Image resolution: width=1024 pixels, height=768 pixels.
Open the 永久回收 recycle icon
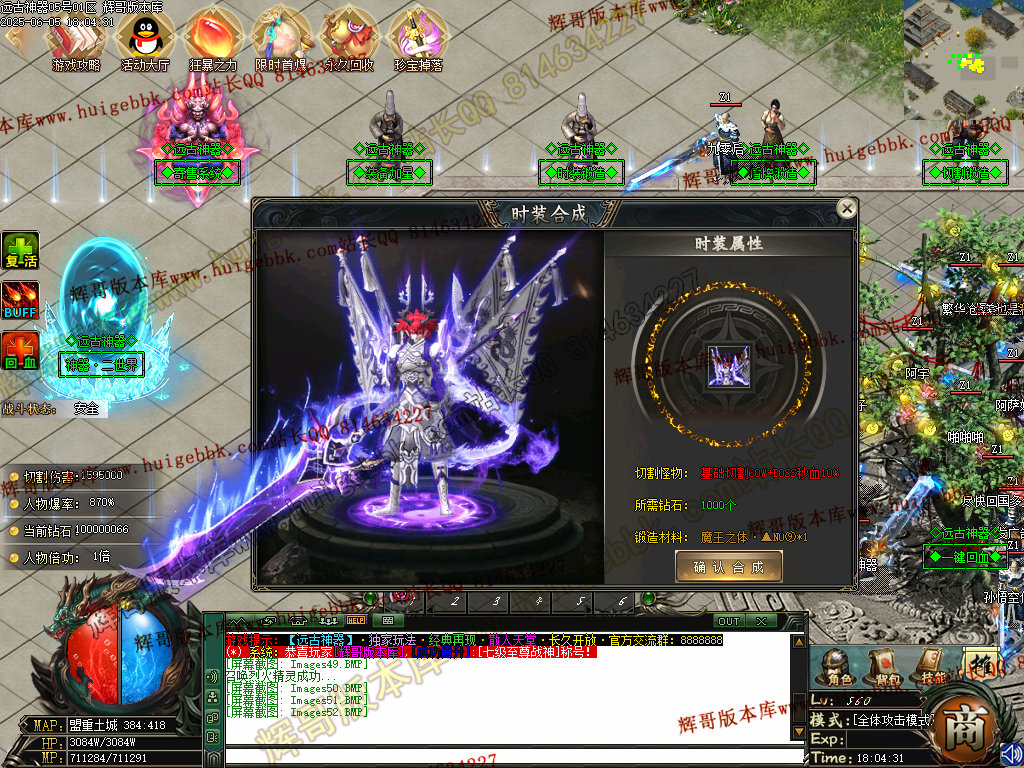pos(349,37)
